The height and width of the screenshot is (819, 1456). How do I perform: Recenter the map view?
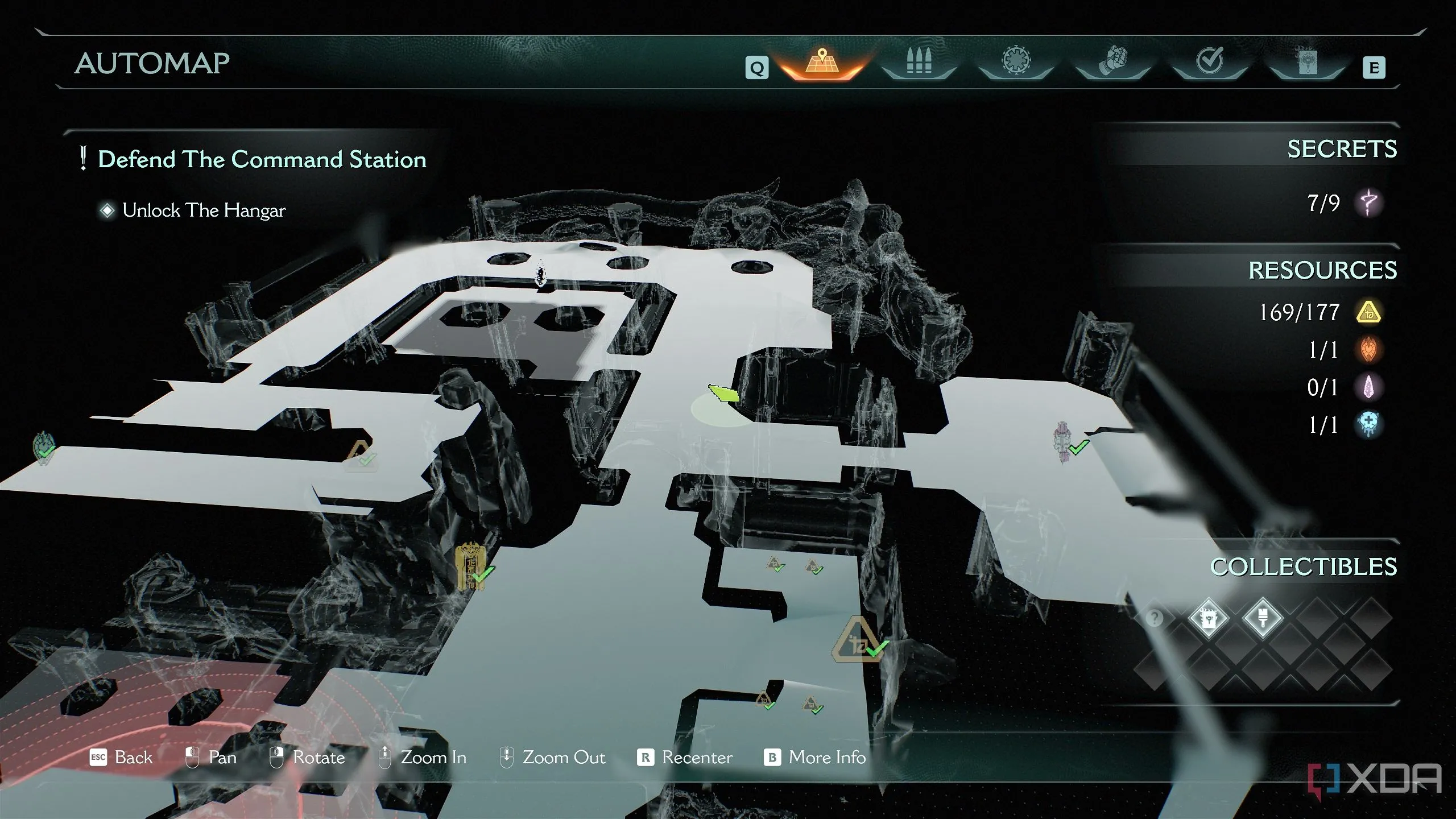(685, 758)
